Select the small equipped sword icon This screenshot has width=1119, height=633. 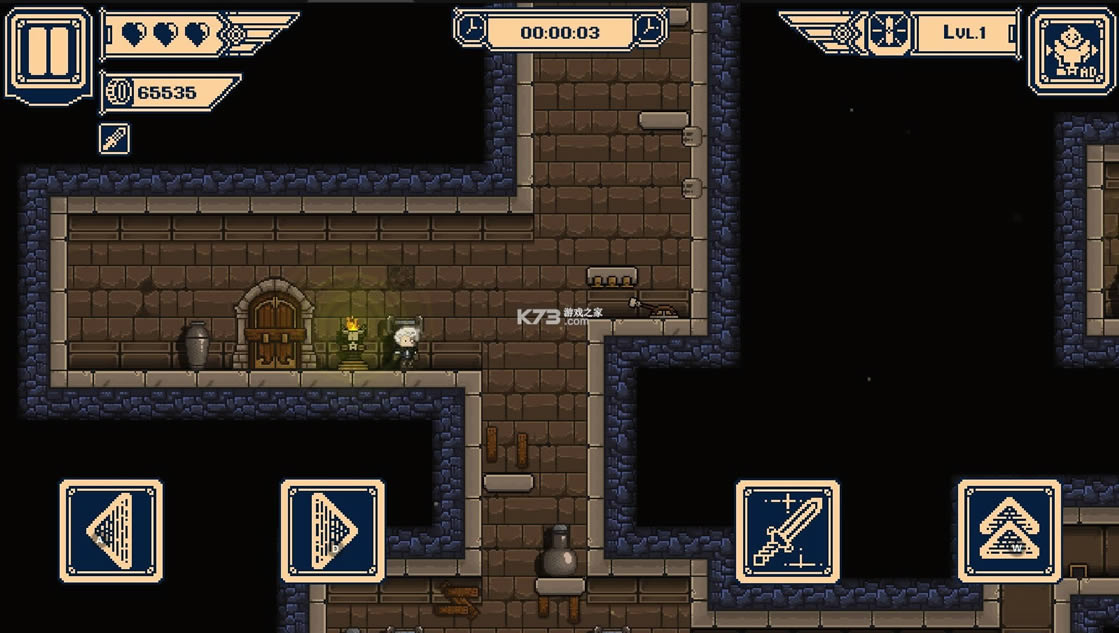(x=114, y=139)
